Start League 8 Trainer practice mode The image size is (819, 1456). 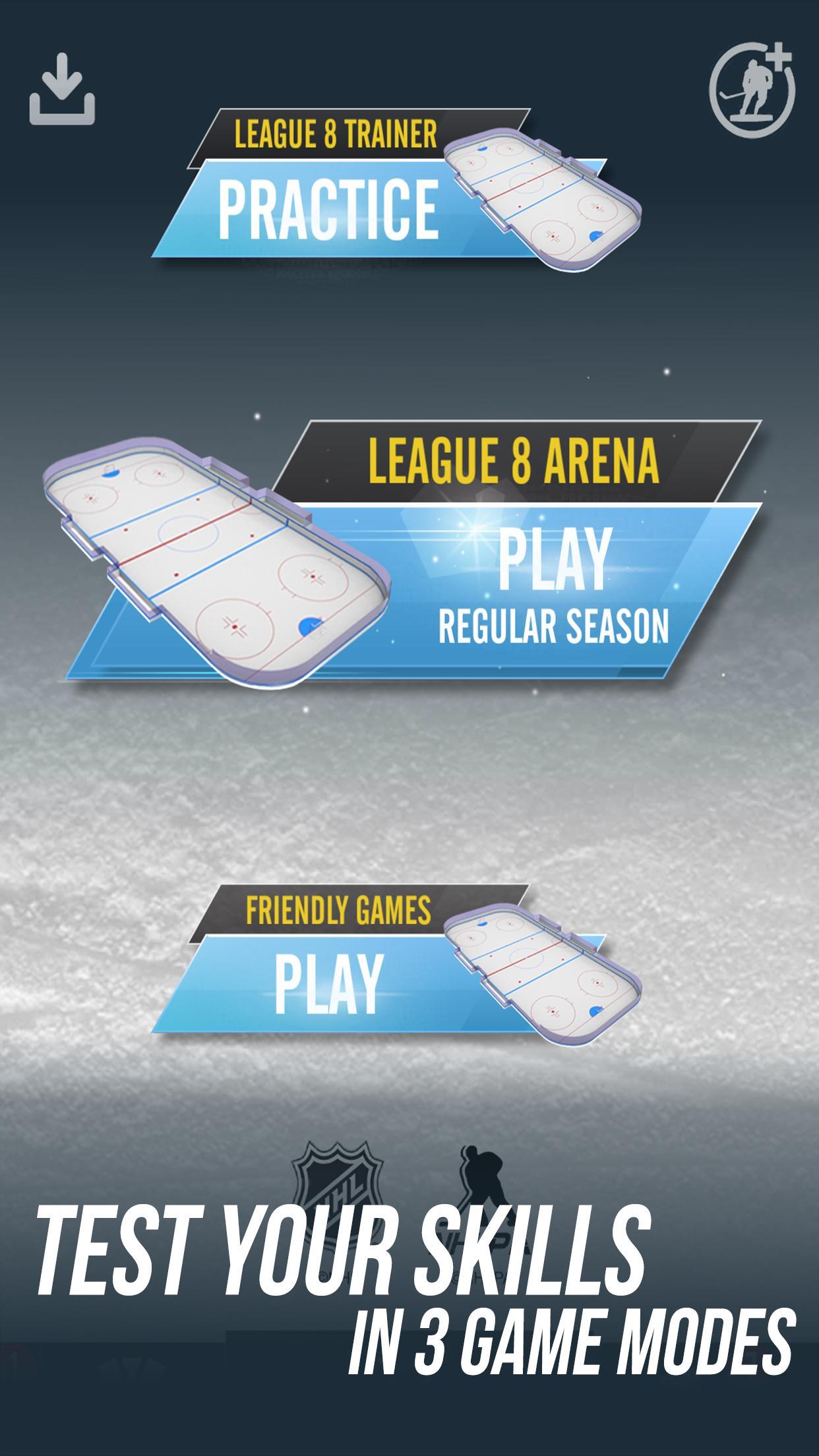tap(330, 208)
